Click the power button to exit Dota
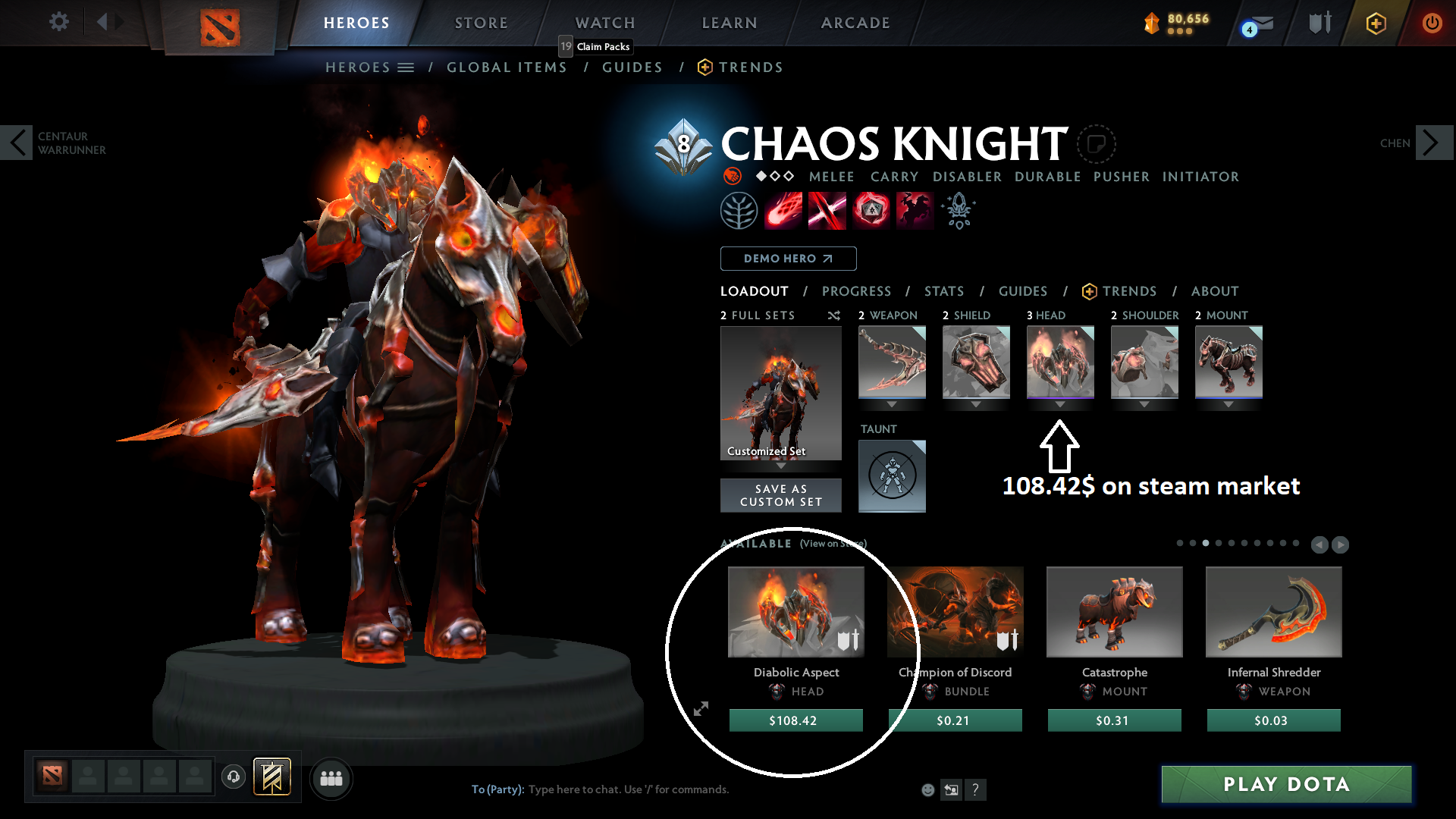Screen dimensions: 1456x819 tap(1432, 22)
